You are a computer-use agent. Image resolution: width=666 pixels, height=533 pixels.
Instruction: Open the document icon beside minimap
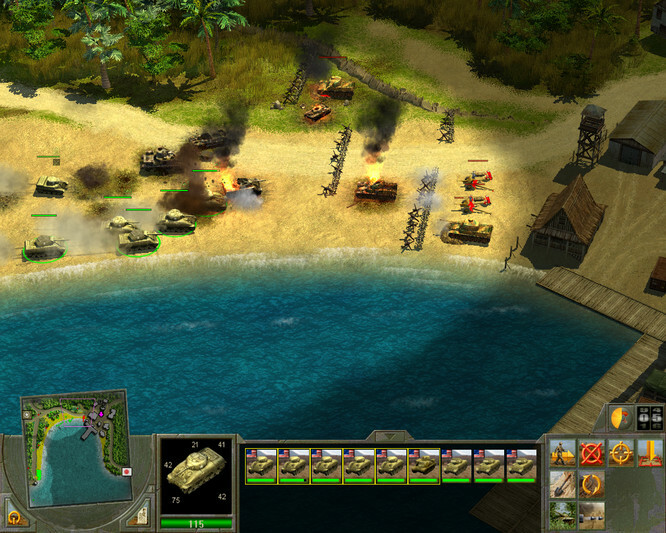coord(139,517)
